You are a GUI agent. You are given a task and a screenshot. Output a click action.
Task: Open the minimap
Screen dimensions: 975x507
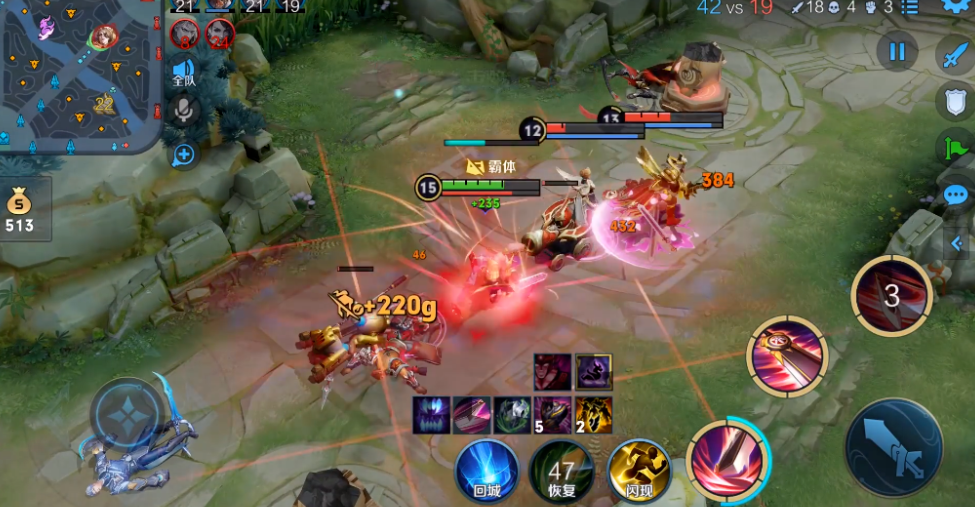(x=80, y=75)
